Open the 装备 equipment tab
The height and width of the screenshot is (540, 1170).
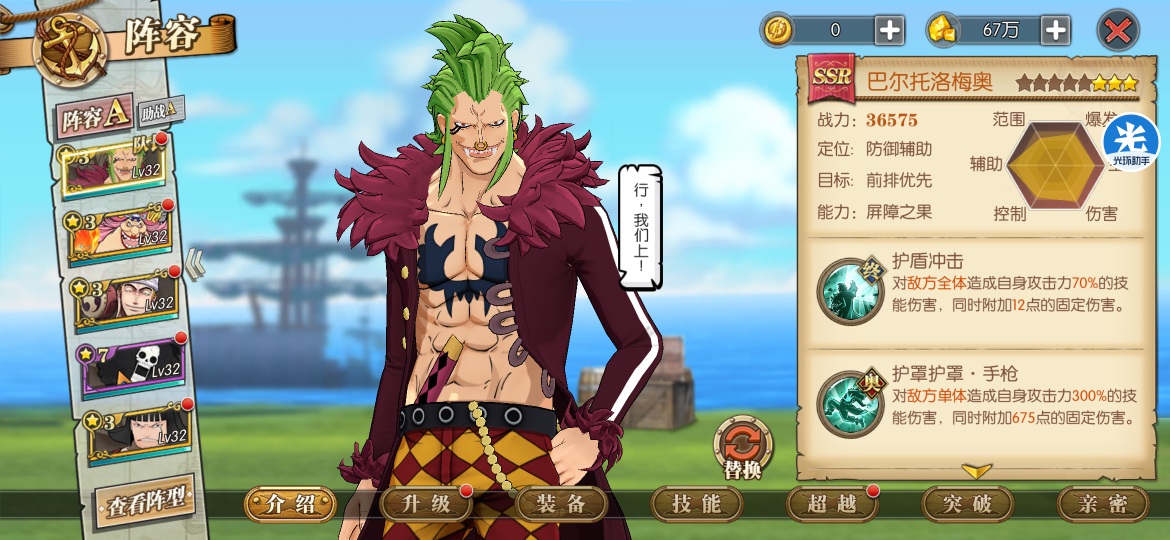(561, 504)
